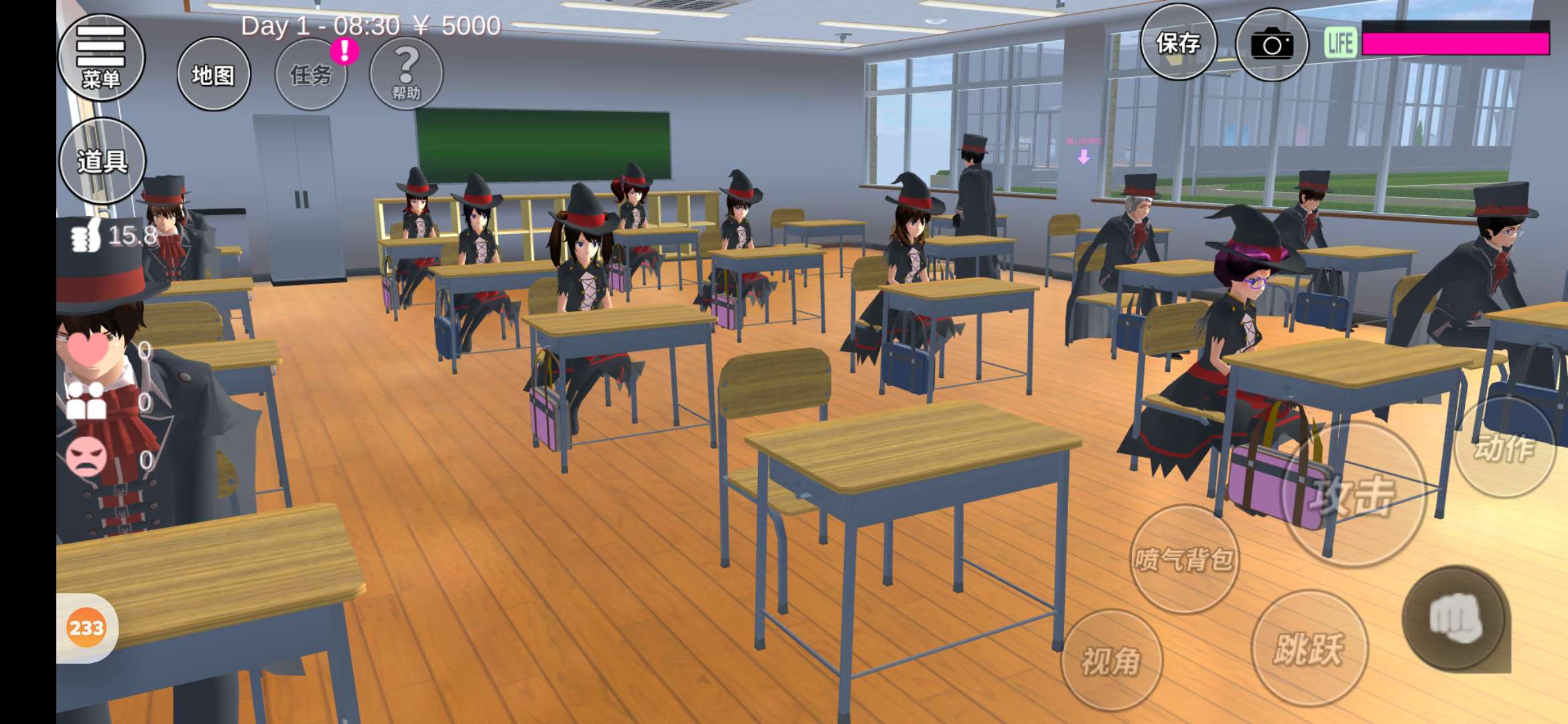Open the orange 233 overlay bubble
Image resolution: width=1568 pixels, height=724 pixels.
click(x=86, y=628)
